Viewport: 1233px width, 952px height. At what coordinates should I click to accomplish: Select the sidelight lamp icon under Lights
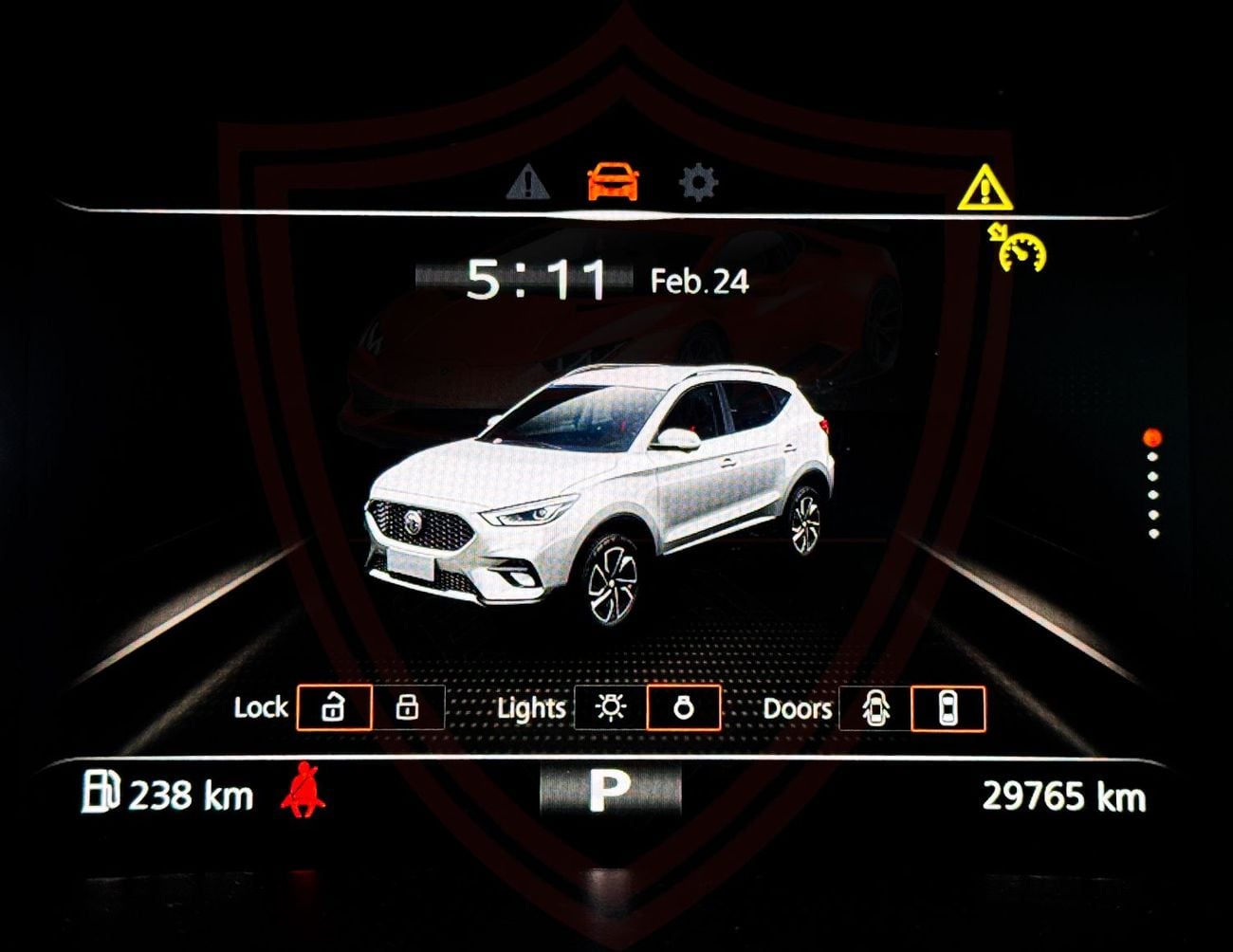(x=683, y=707)
